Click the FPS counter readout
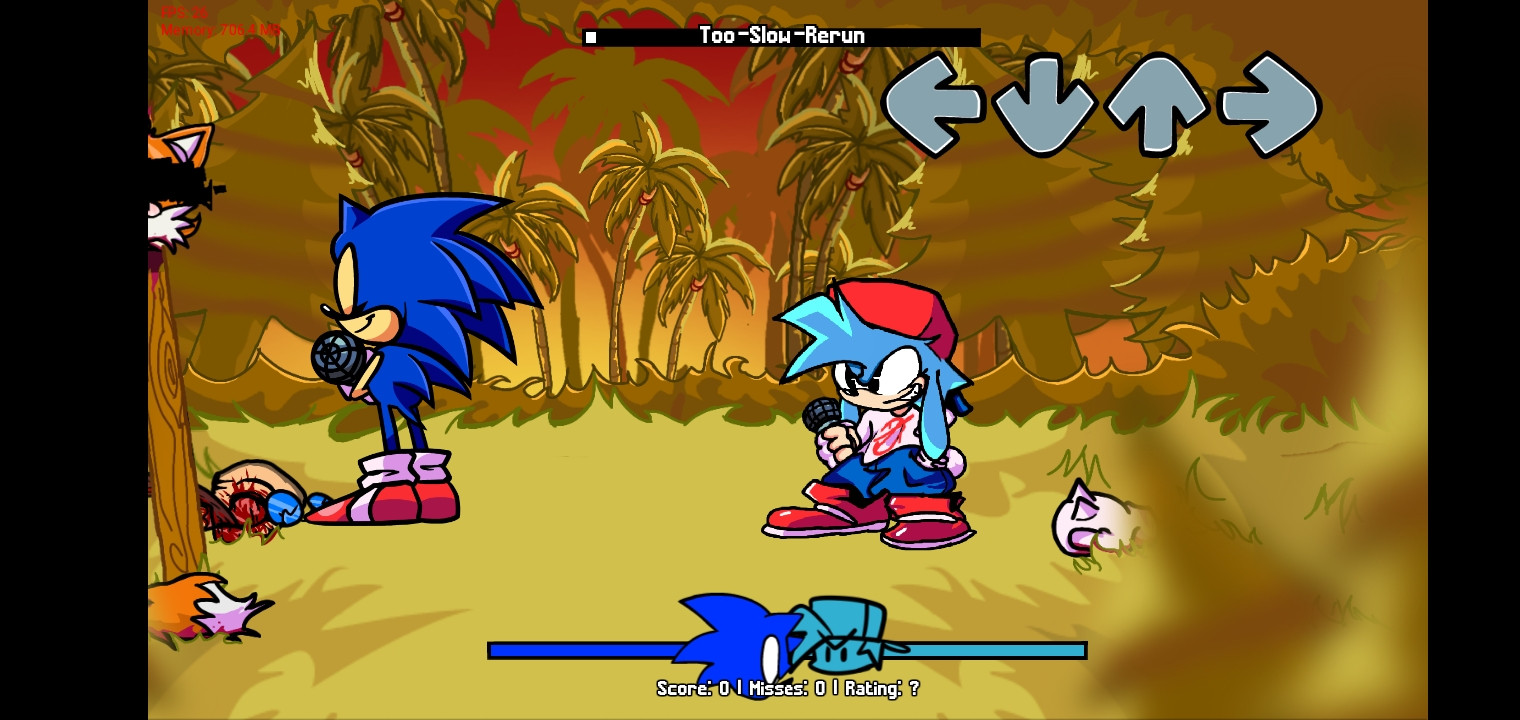1520x720 pixels. tap(185, 13)
